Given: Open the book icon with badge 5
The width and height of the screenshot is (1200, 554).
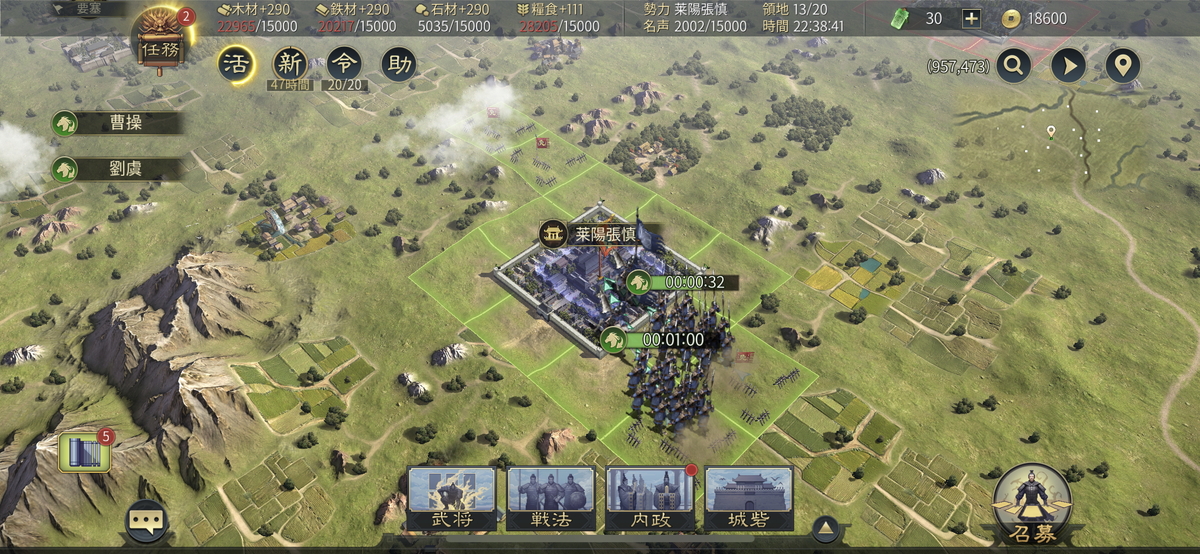Looking at the screenshot, I should tap(84, 453).
